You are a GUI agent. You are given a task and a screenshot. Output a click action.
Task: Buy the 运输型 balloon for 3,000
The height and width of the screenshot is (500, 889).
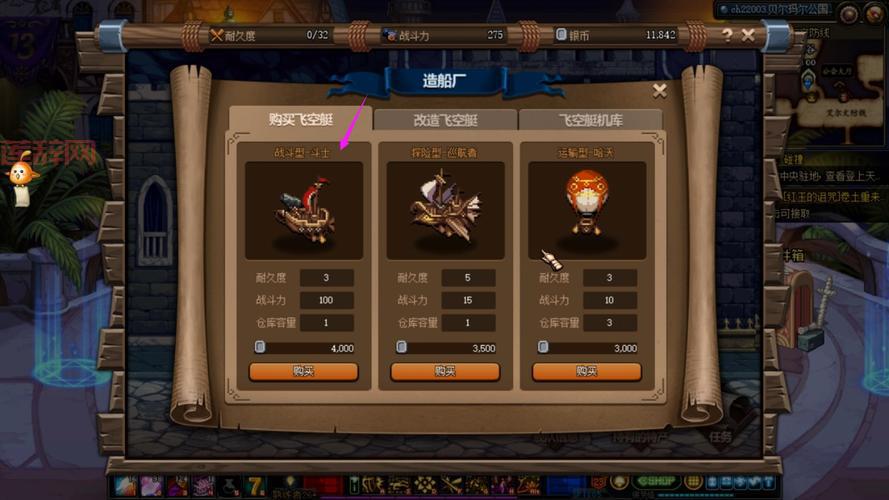(x=586, y=371)
